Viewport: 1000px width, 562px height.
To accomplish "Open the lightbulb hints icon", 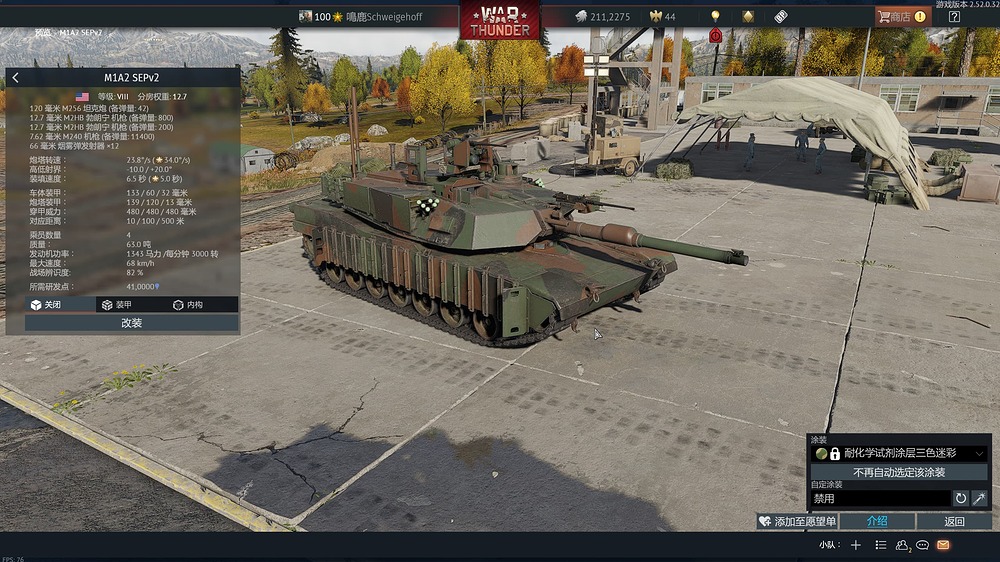I will (715, 16).
